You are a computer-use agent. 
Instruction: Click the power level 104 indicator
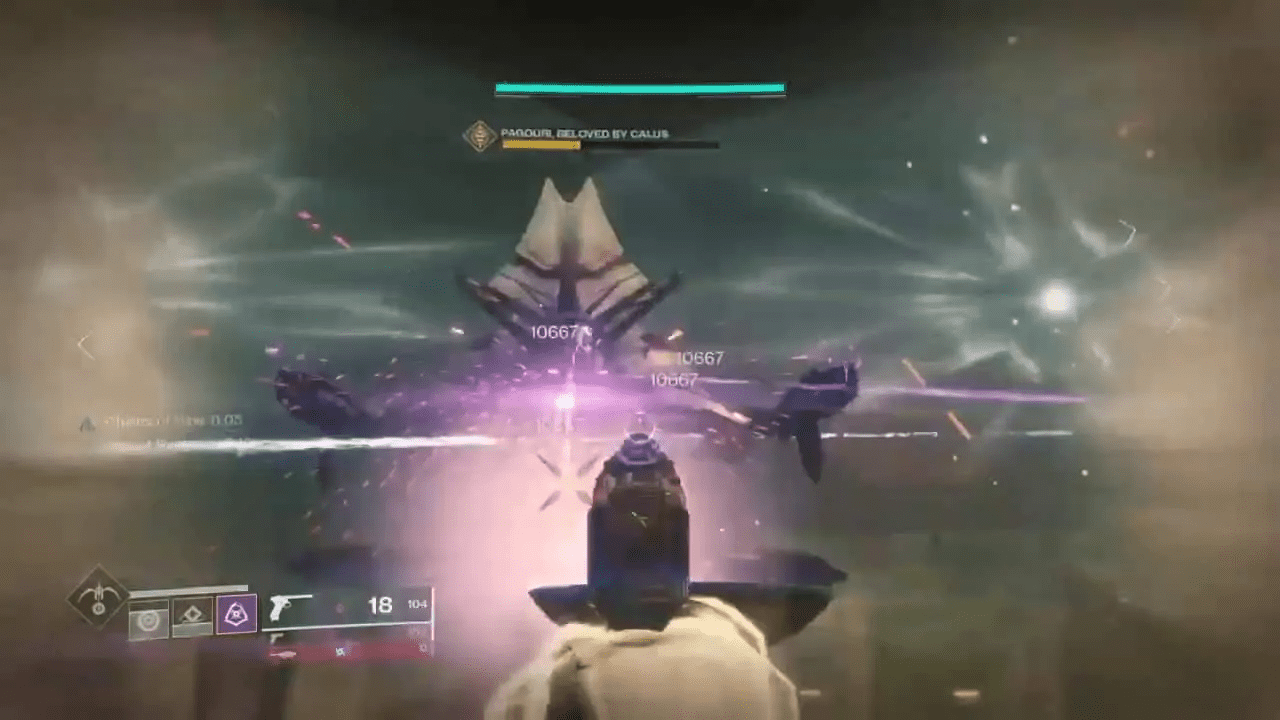coord(417,604)
